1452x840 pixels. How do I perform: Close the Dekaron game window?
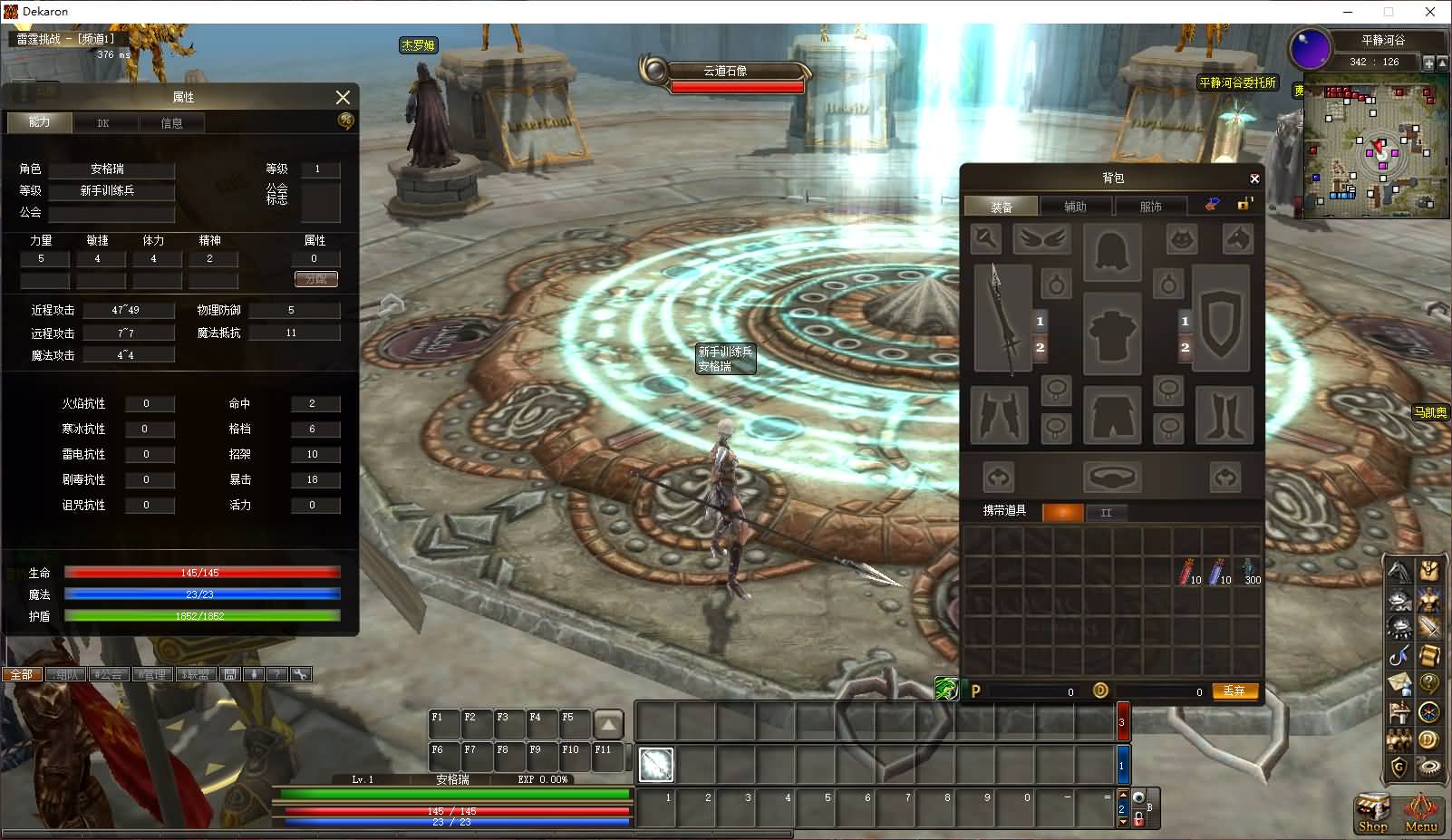pyautogui.click(x=1431, y=12)
